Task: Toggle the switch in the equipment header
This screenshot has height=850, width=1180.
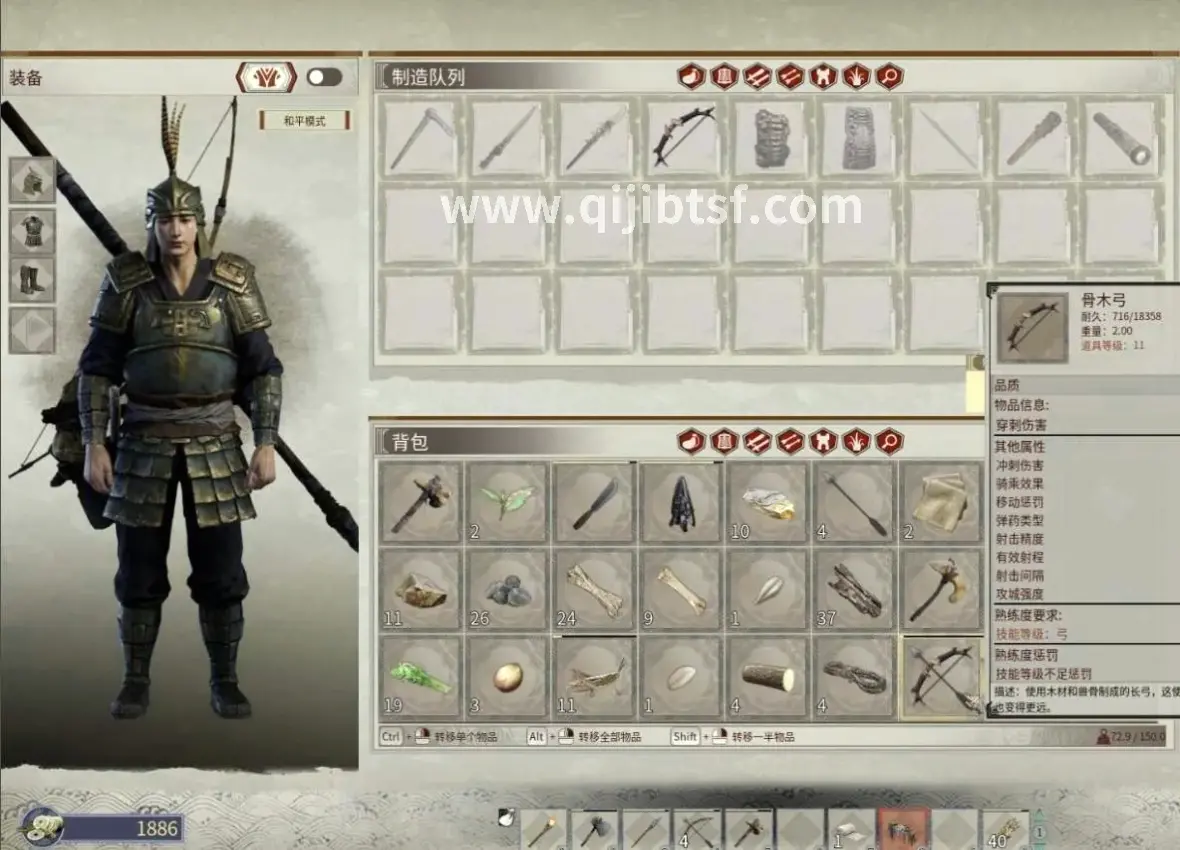Action: point(324,77)
